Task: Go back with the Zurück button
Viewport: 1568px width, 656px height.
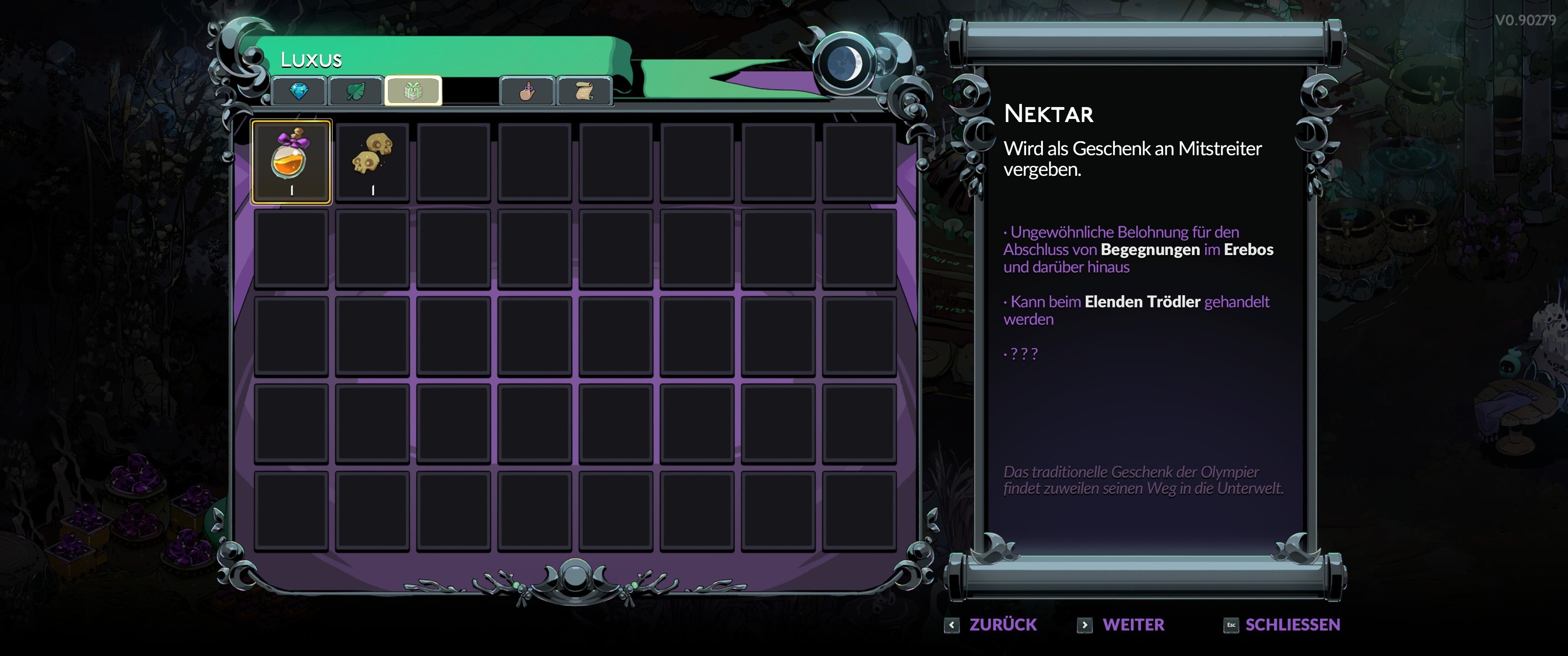Action: 991,625
